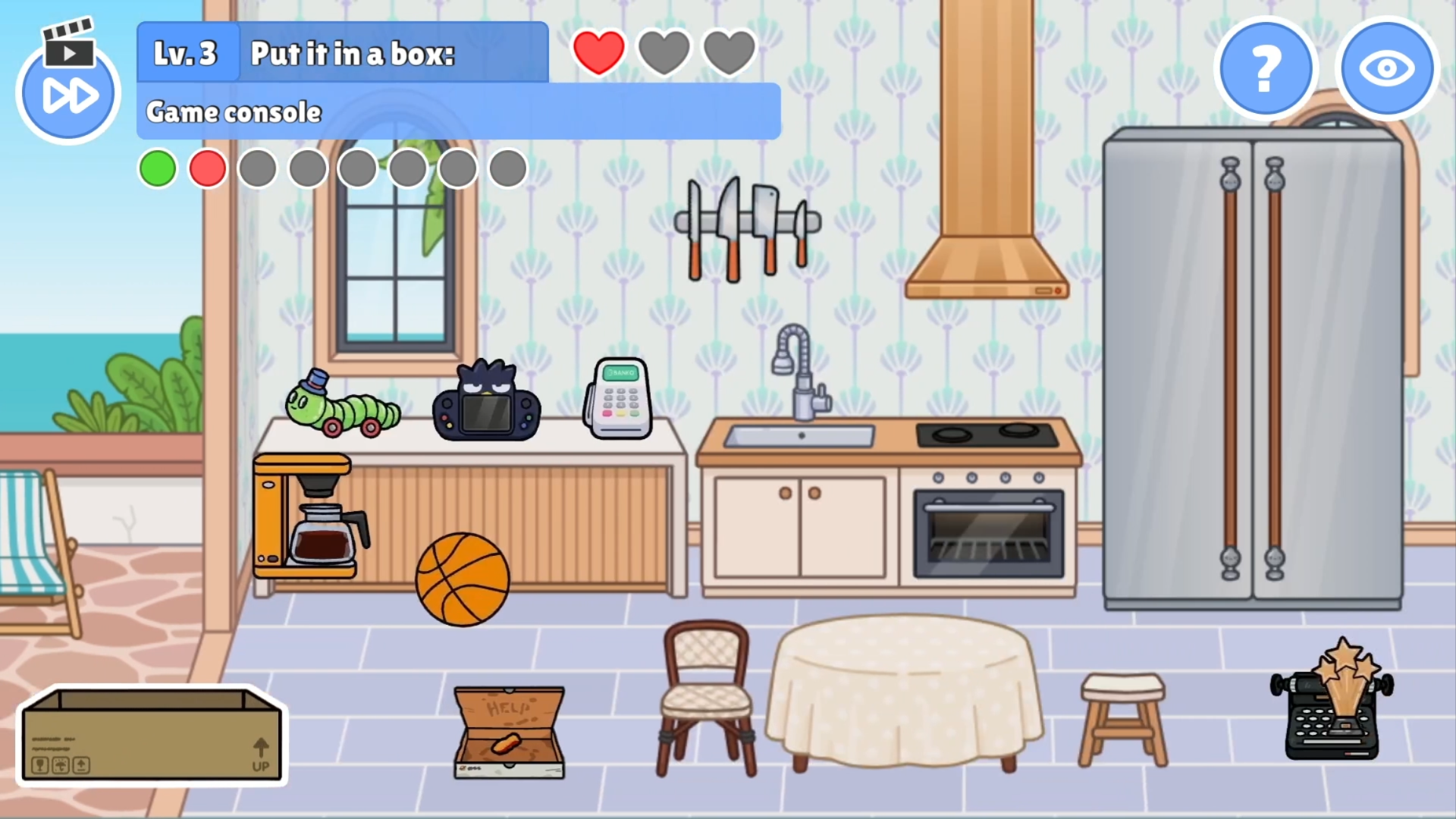Screen dimensions: 1456x819
Task: Click the first red heart life
Action: click(x=598, y=52)
